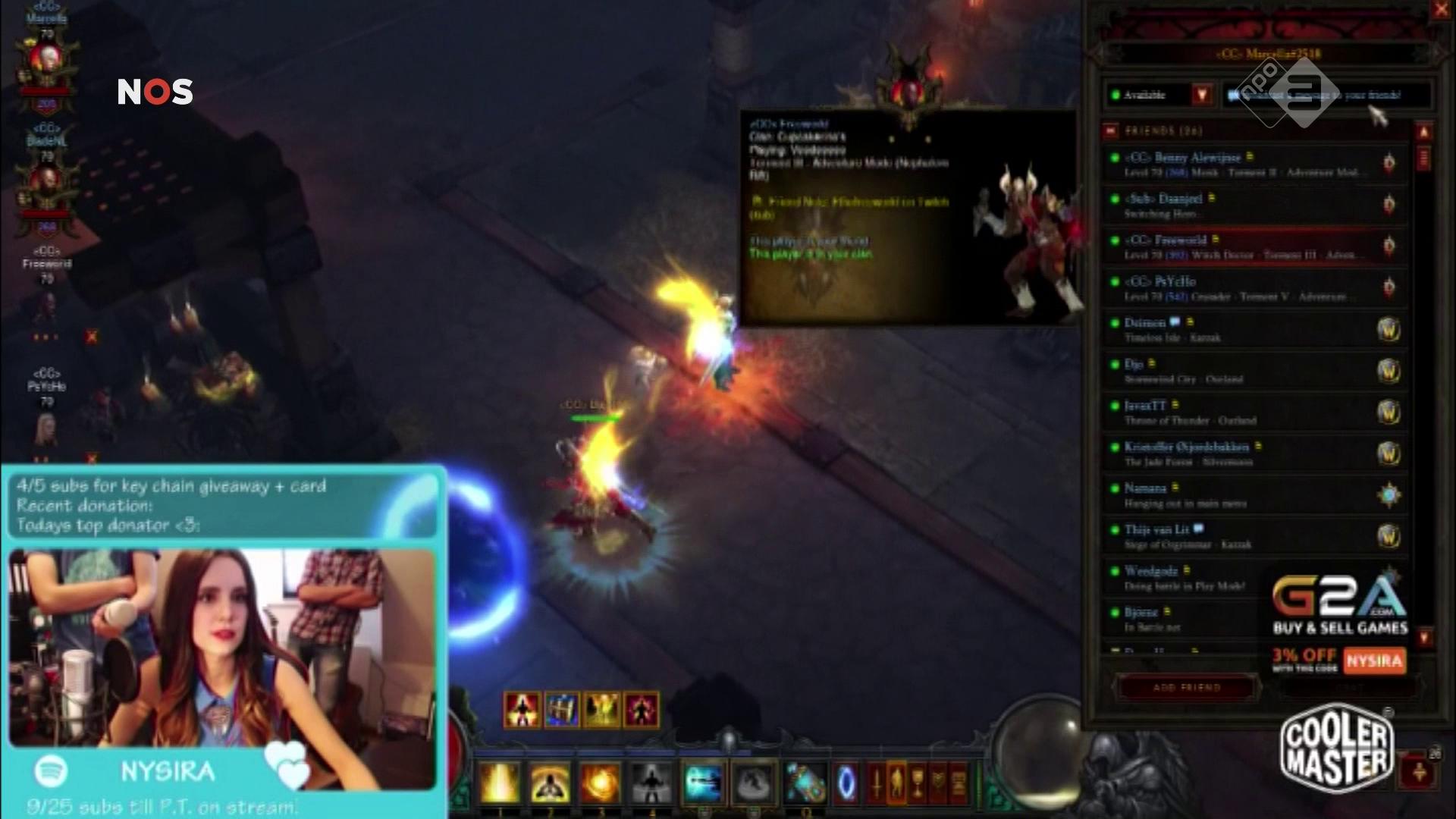Activate the glowing fireball skill slot

click(600, 783)
